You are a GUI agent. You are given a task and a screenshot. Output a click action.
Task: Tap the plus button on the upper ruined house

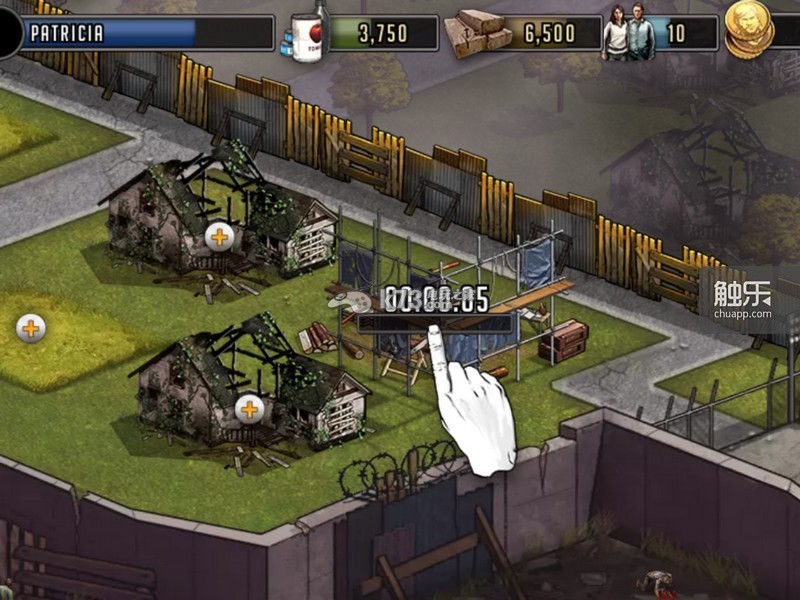218,237
